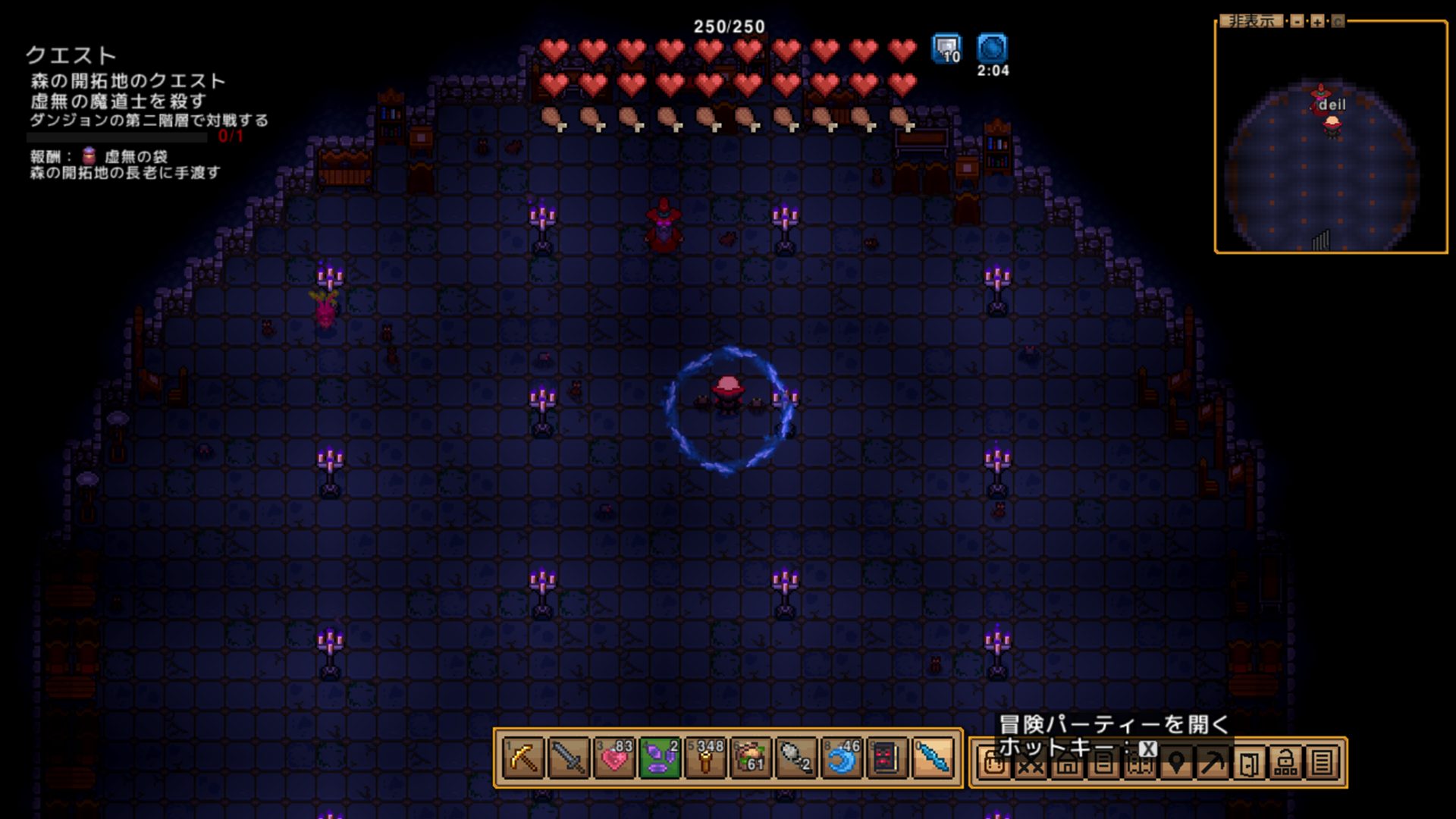This screenshot has width=1456, height=819.
Task: Hide the minimap with 非表示 button
Action: 1251,21
